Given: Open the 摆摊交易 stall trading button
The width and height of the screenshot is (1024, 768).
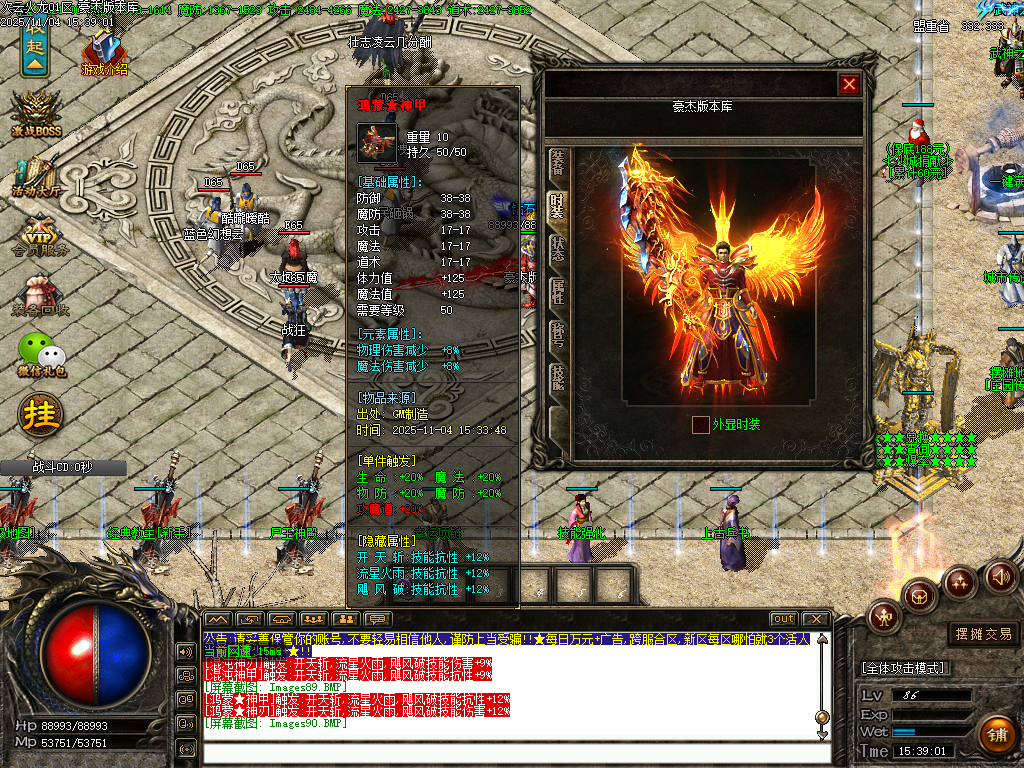Looking at the screenshot, I should (983, 634).
